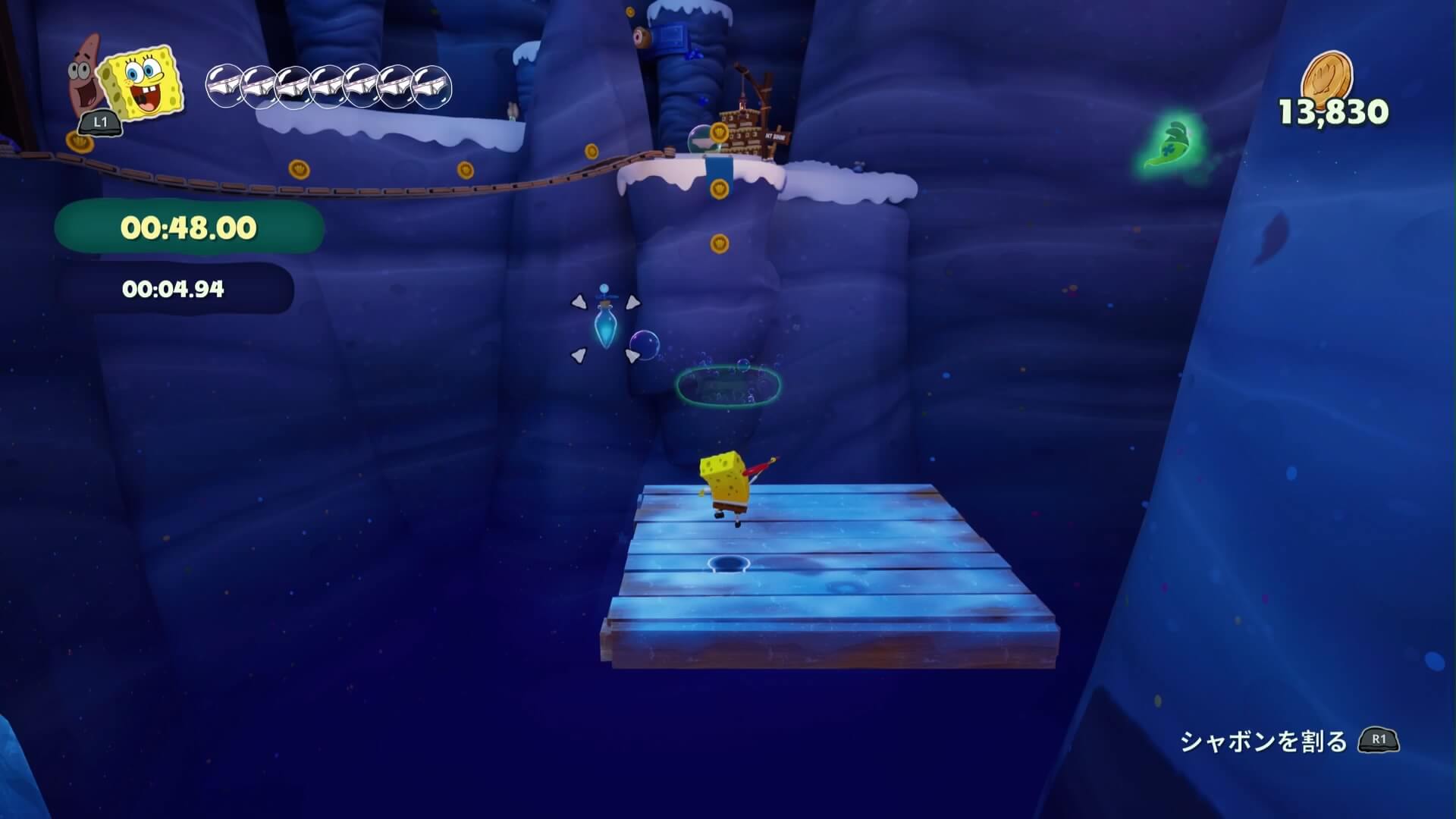
Task: Click the targeted blue bottle with reticle
Action: [x=604, y=328]
